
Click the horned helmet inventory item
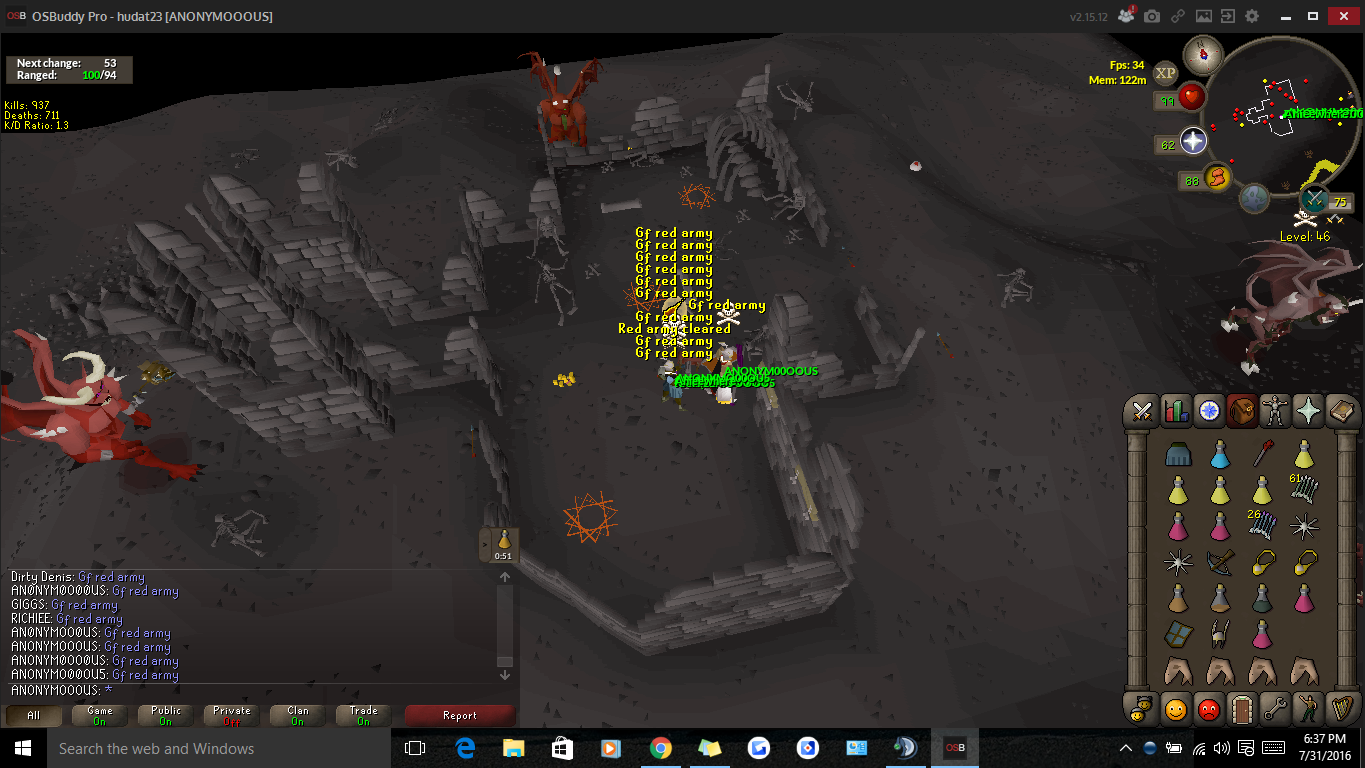[1220, 634]
